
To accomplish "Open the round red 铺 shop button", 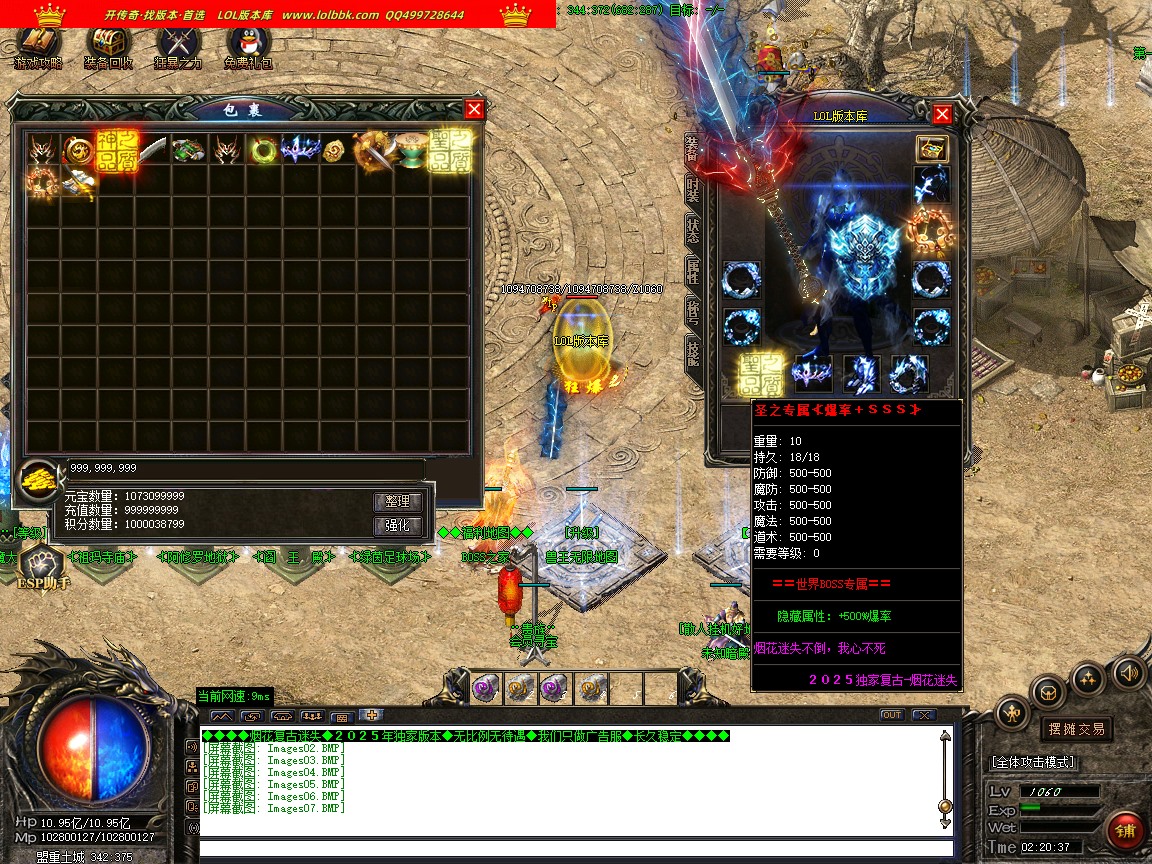I will click(x=1127, y=830).
